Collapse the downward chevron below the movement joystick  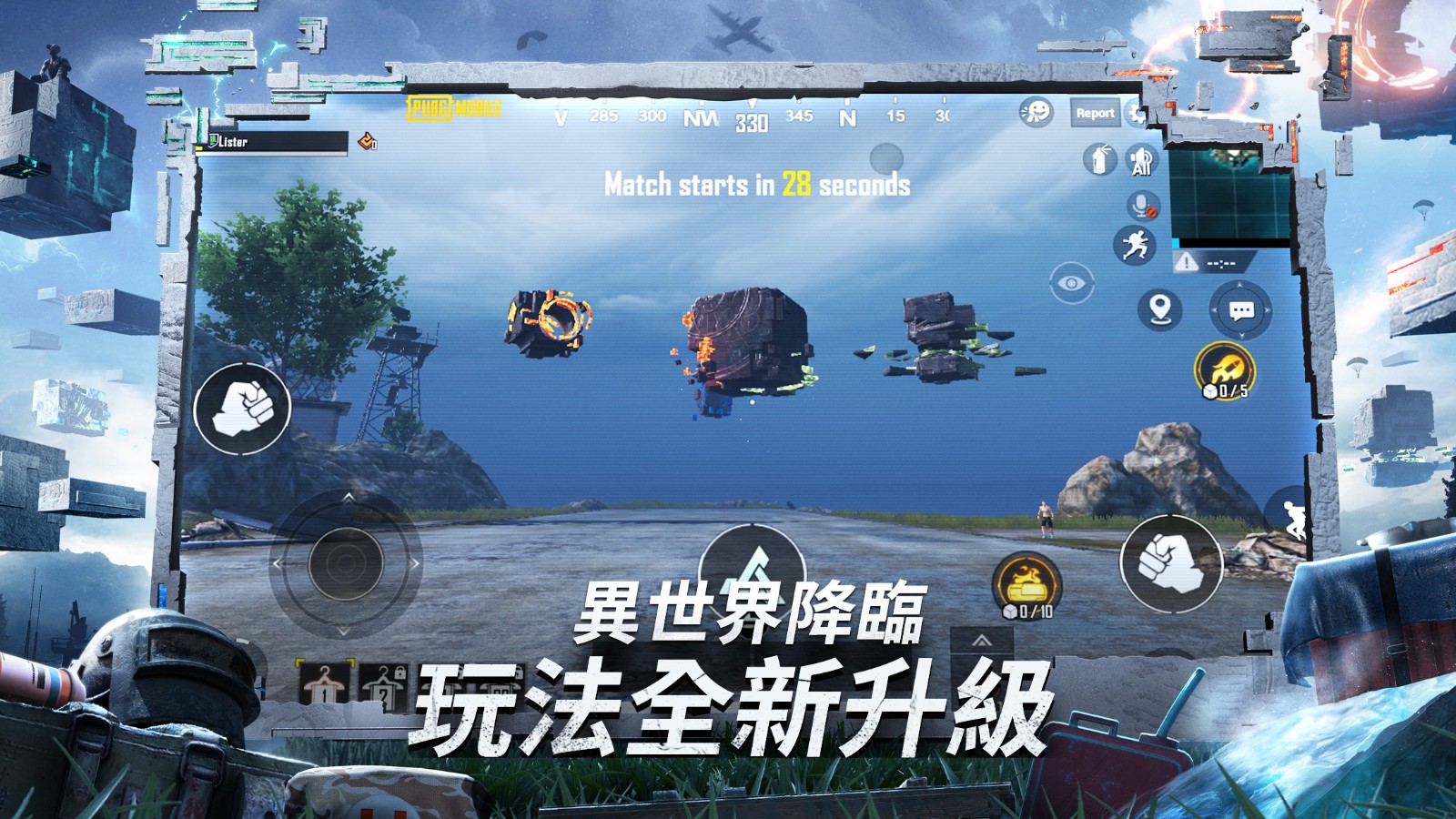point(344,632)
